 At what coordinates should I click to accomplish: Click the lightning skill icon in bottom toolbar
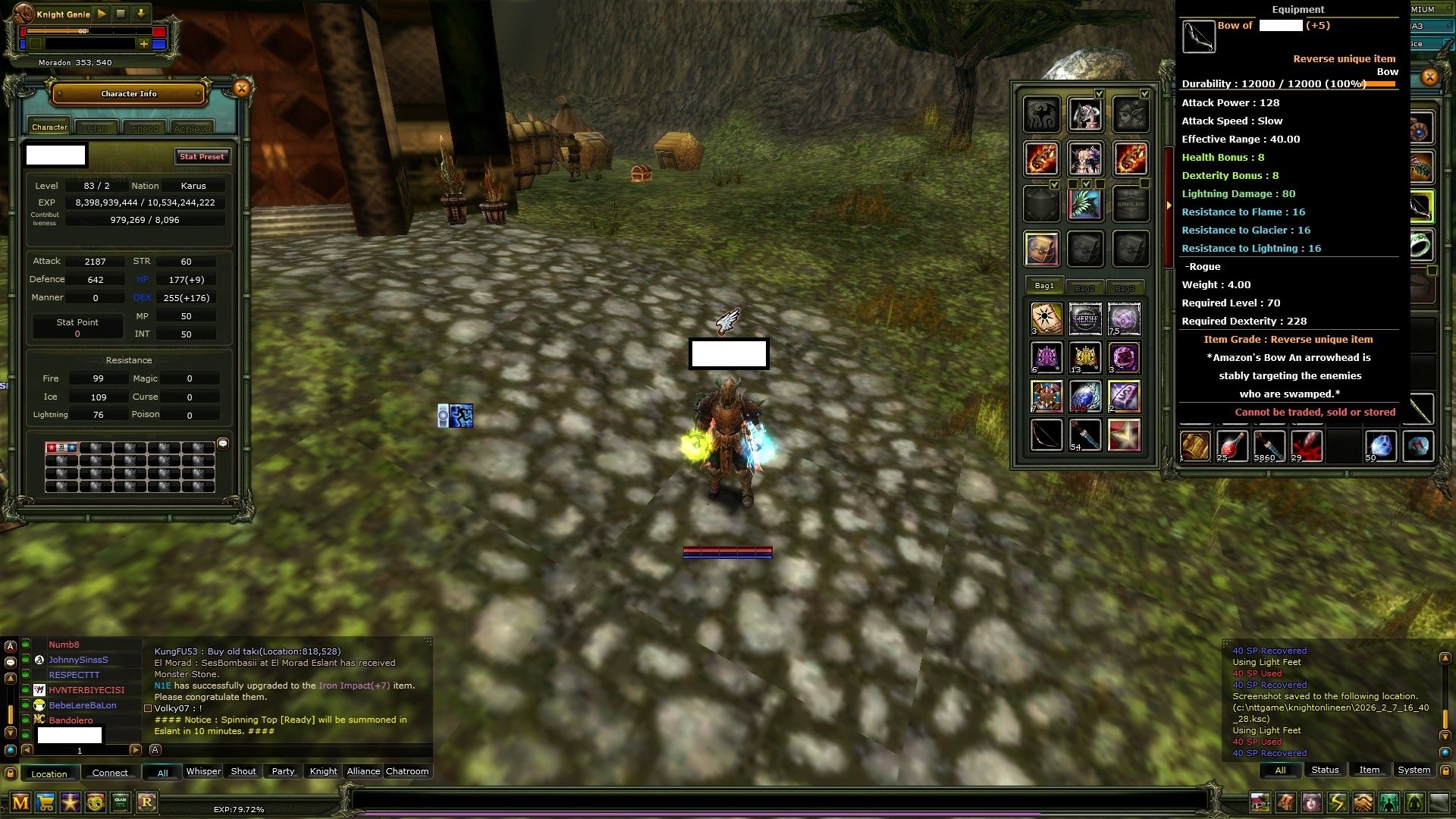pos(1336,802)
